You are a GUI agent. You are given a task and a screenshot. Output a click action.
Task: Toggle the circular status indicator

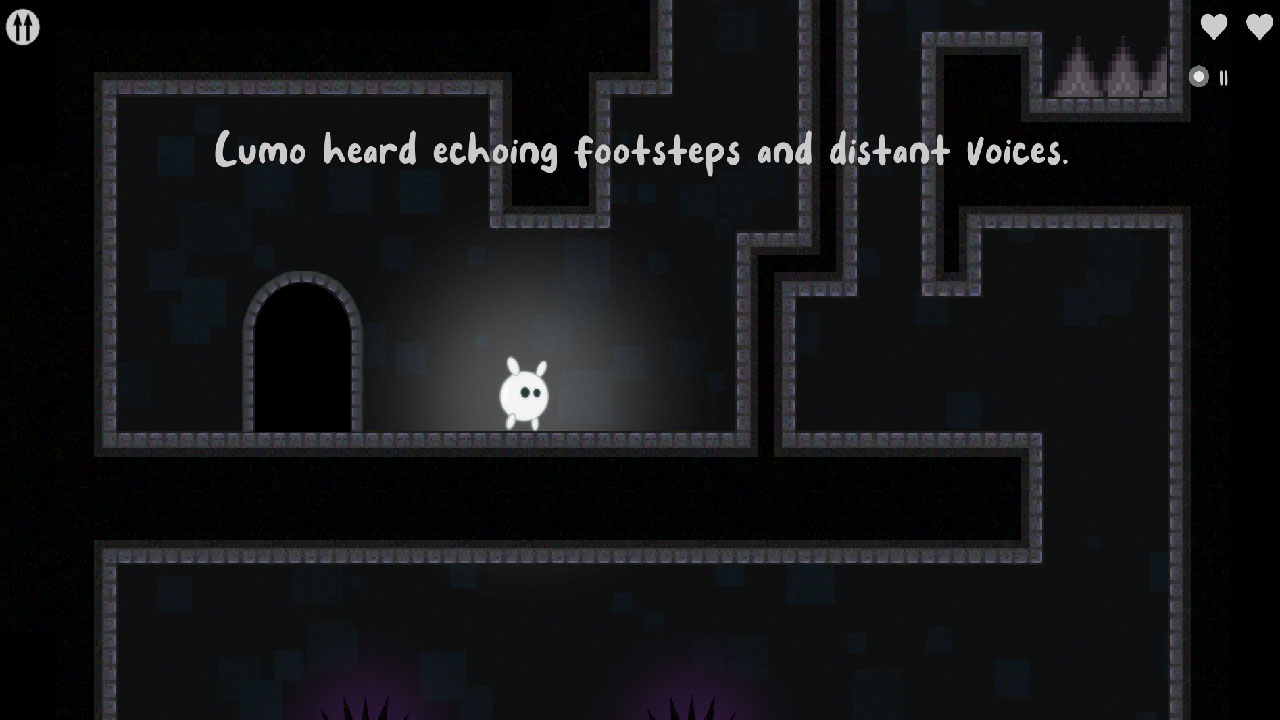pyautogui.click(x=1197, y=76)
